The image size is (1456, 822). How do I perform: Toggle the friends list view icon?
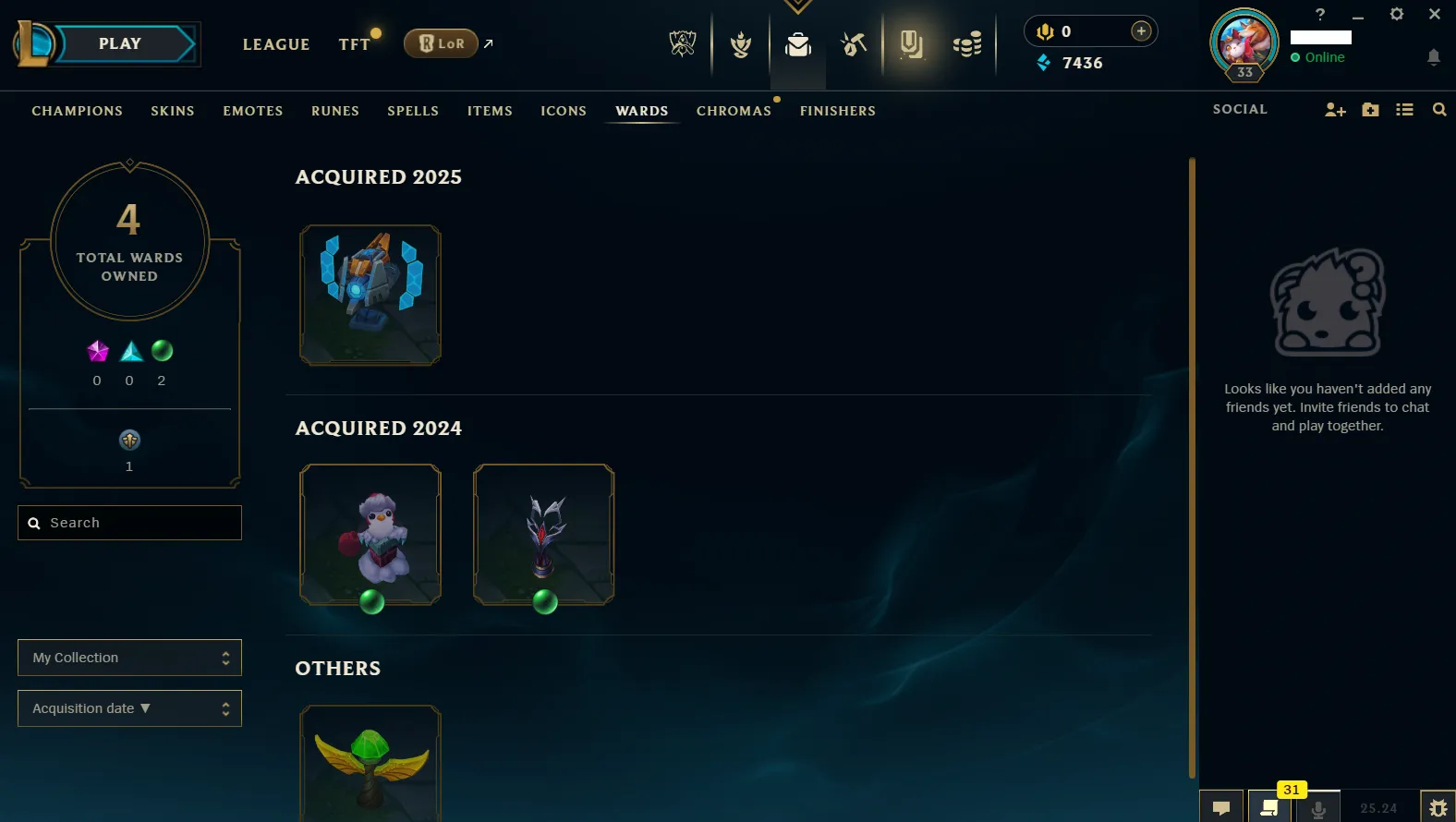1404,109
